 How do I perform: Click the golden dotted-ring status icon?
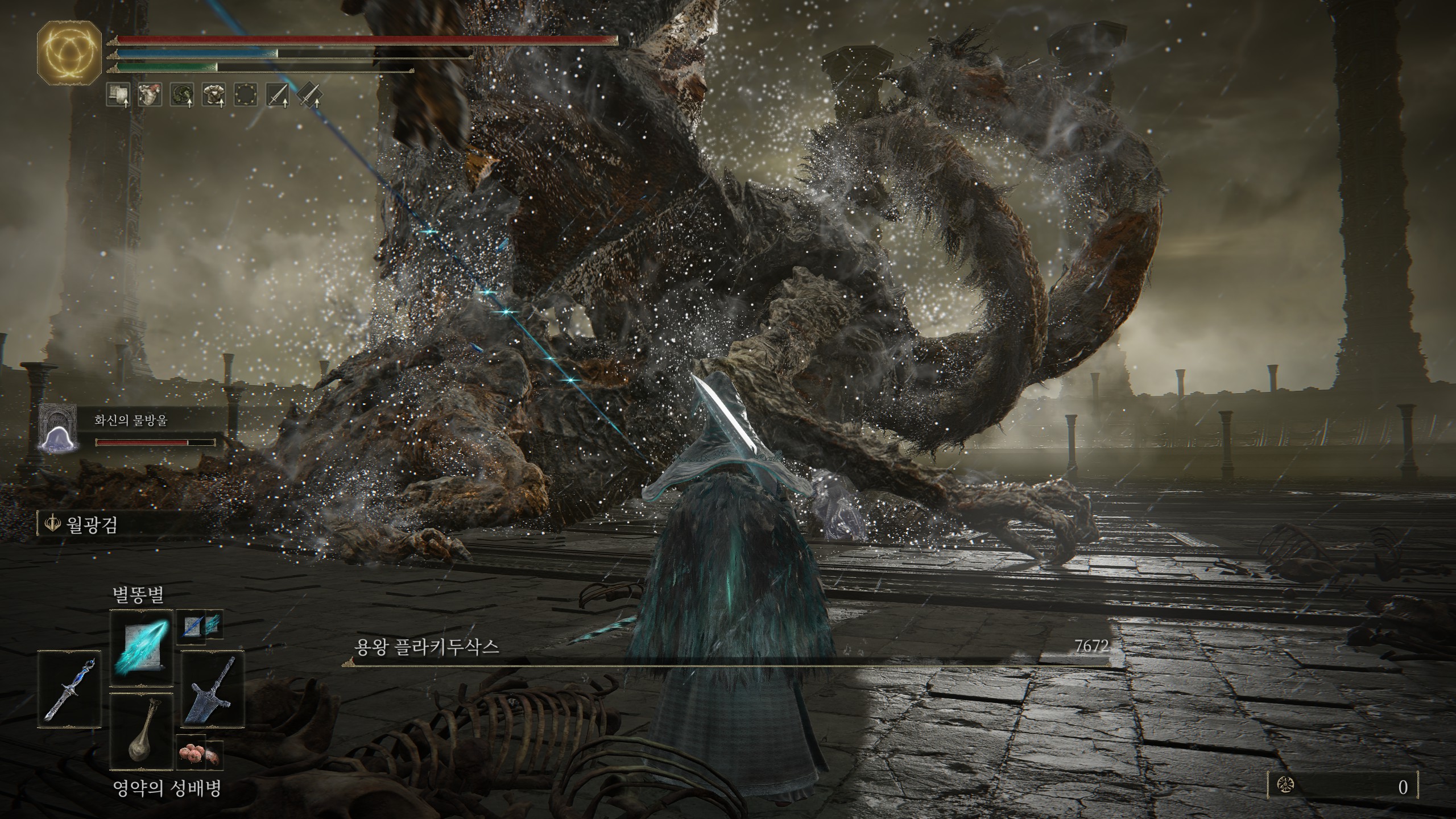click(x=246, y=95)
